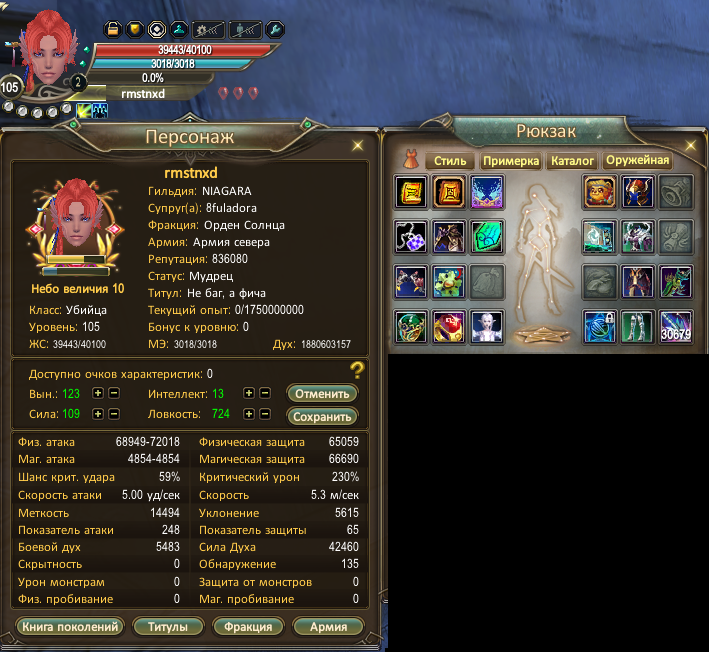Open Книга поколений

click(70, 627)
